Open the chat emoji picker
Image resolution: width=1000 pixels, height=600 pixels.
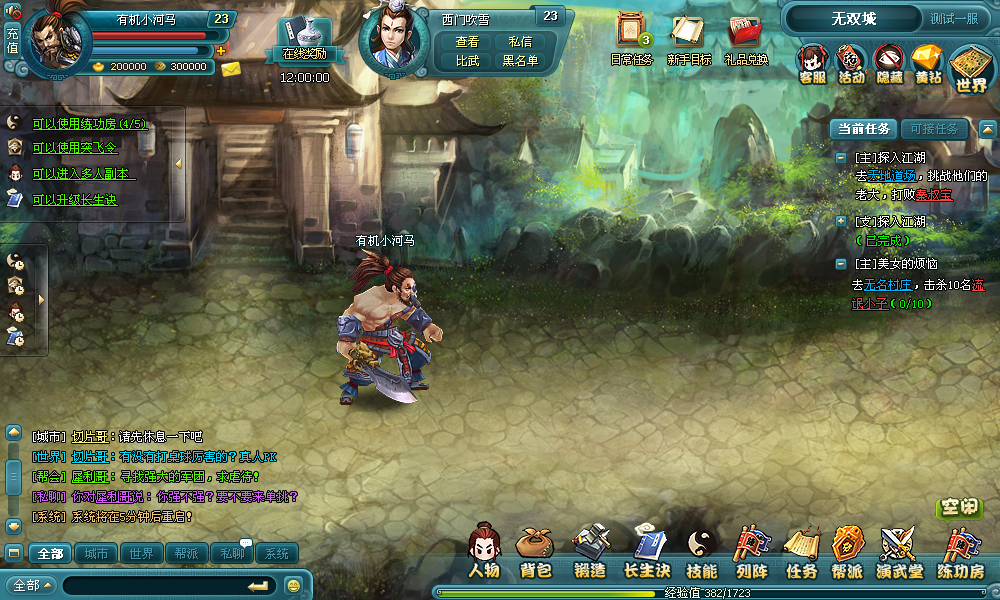(294, 585)
